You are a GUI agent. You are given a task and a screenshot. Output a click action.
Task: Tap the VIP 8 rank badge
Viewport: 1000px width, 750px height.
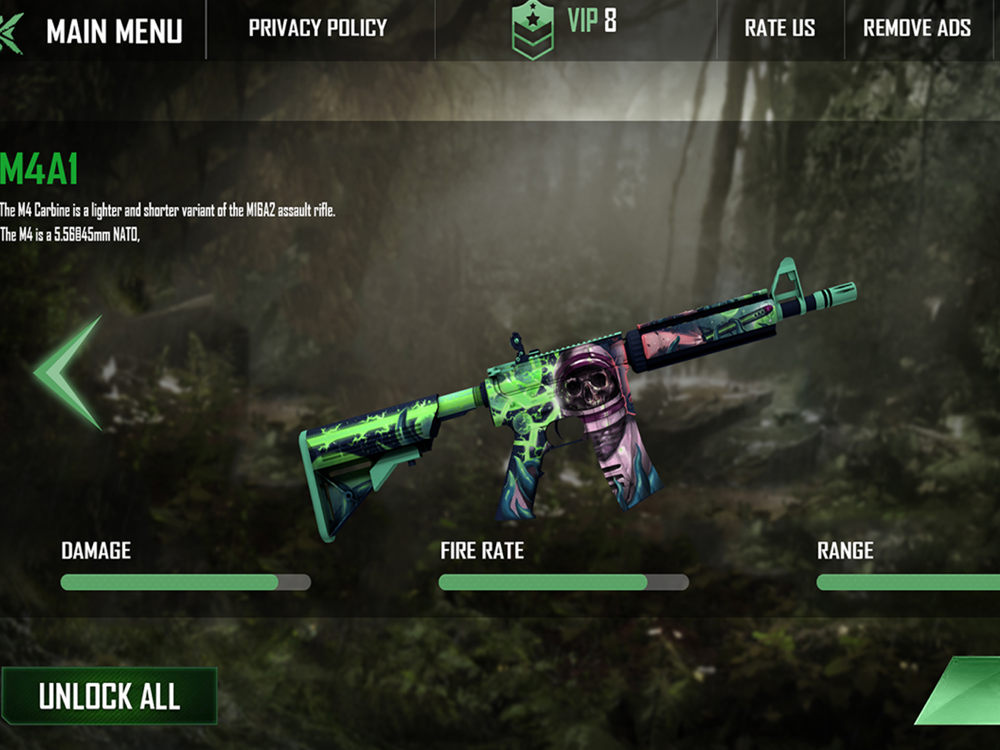pos(563,28)
